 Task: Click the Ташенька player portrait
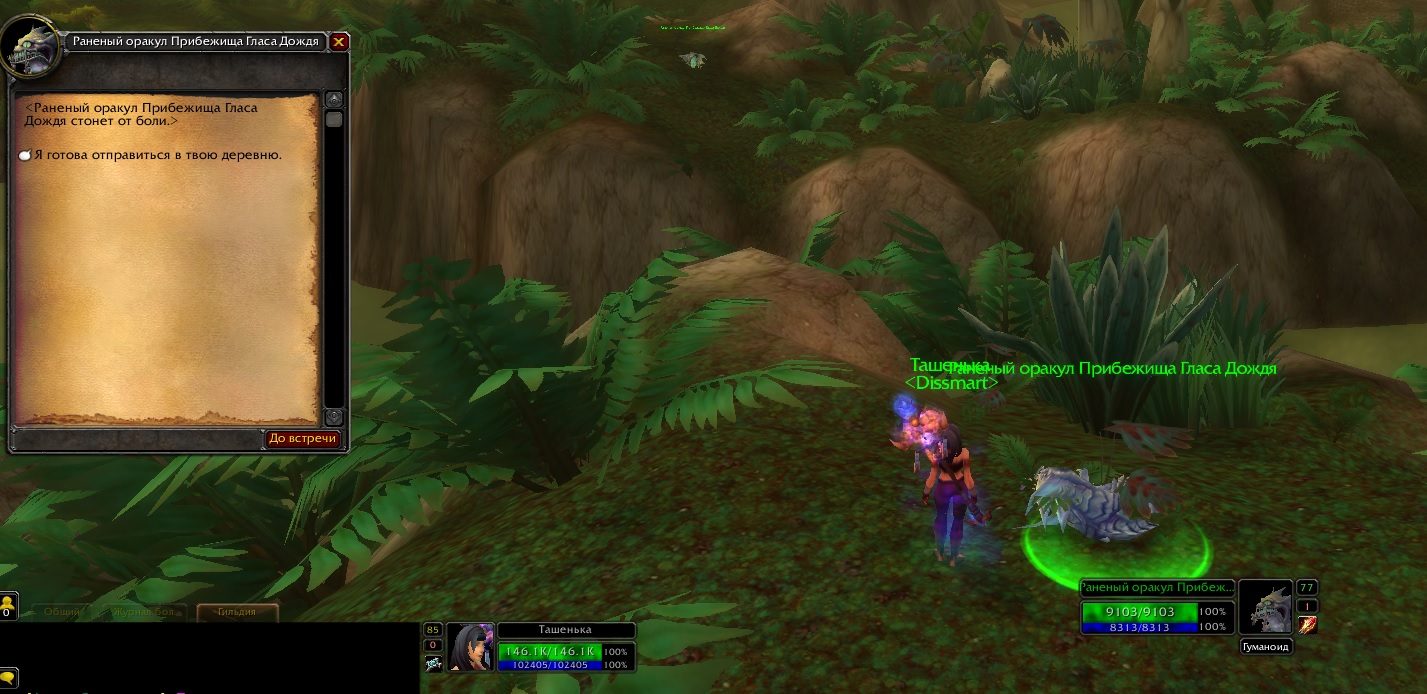(470, 647)
